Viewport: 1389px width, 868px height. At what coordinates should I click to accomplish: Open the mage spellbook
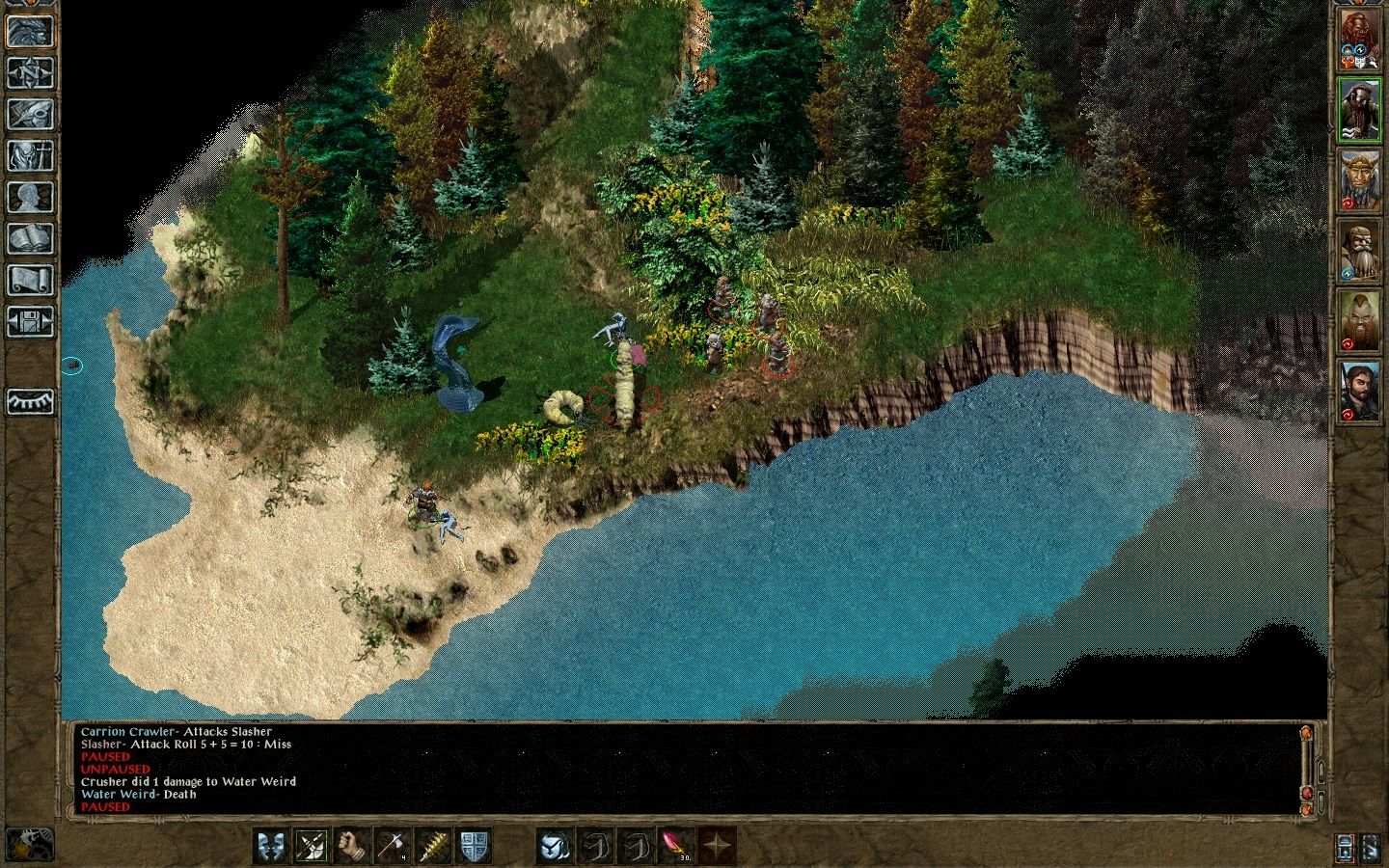(x=30, y=238)
